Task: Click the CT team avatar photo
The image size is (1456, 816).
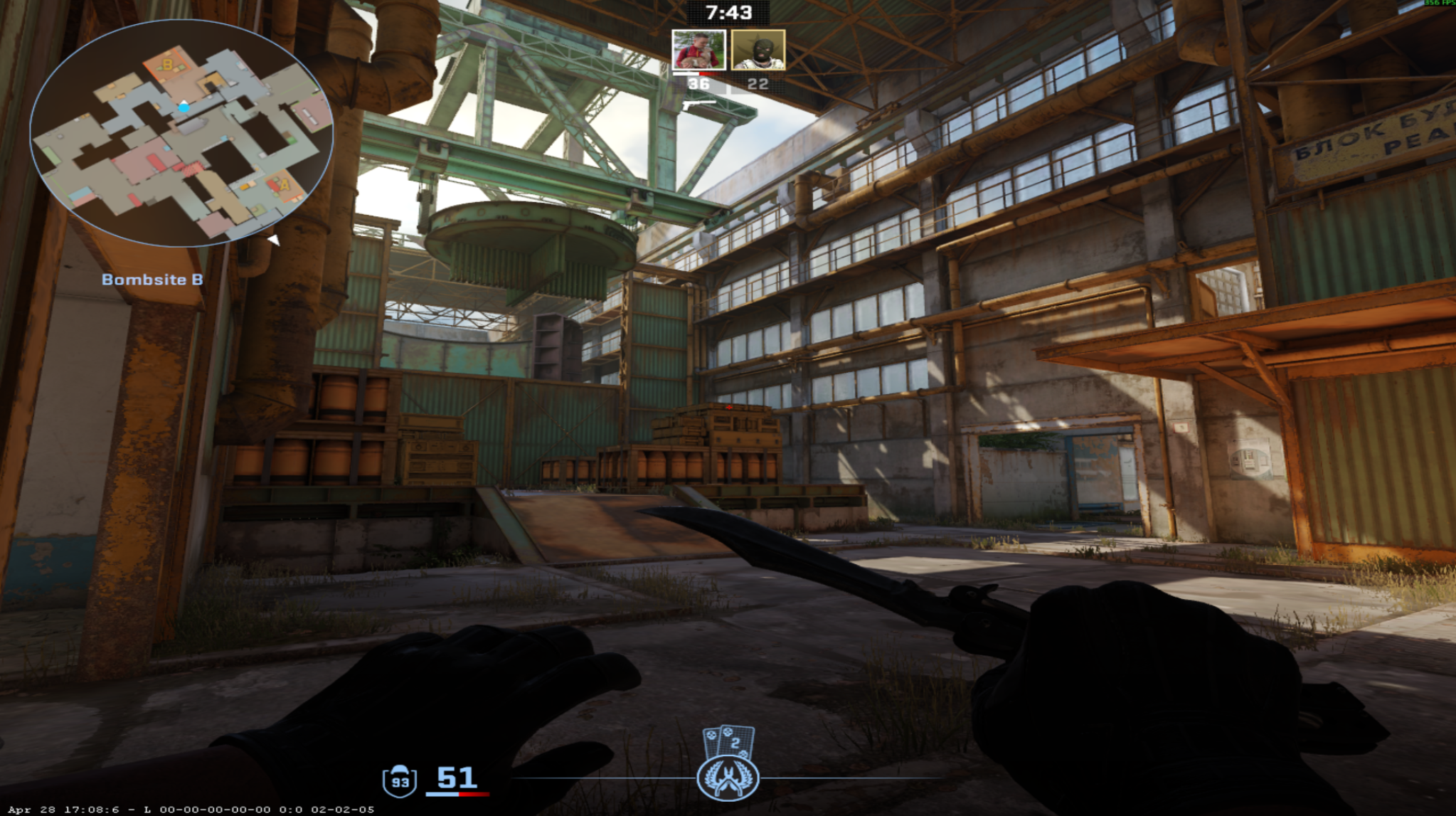Action: (x=698, y=51)
